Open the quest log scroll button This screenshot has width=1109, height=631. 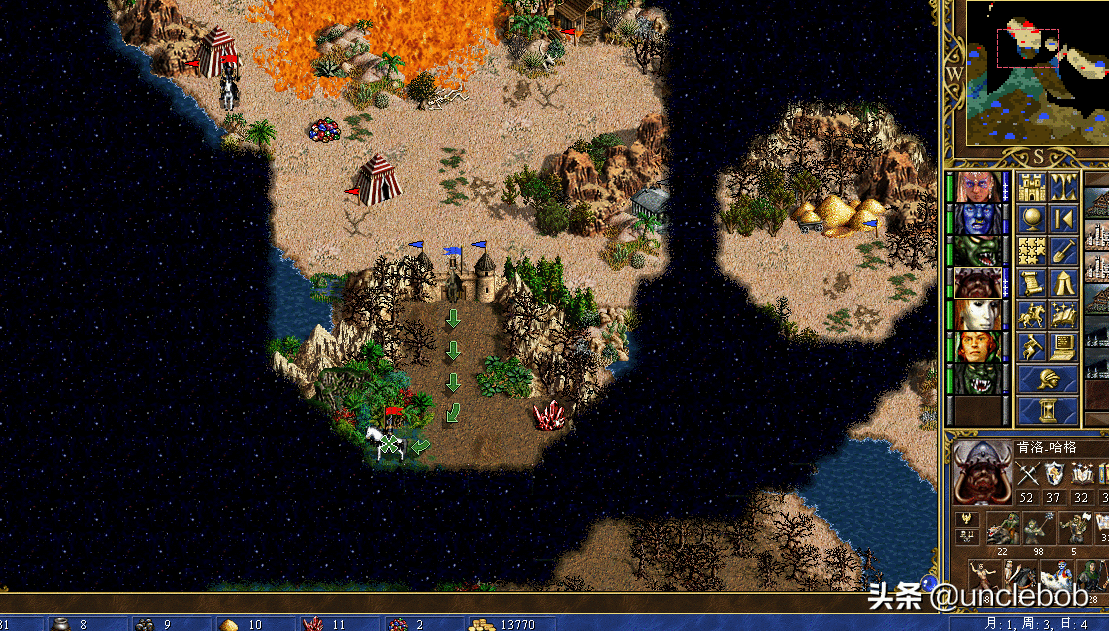1031,283
